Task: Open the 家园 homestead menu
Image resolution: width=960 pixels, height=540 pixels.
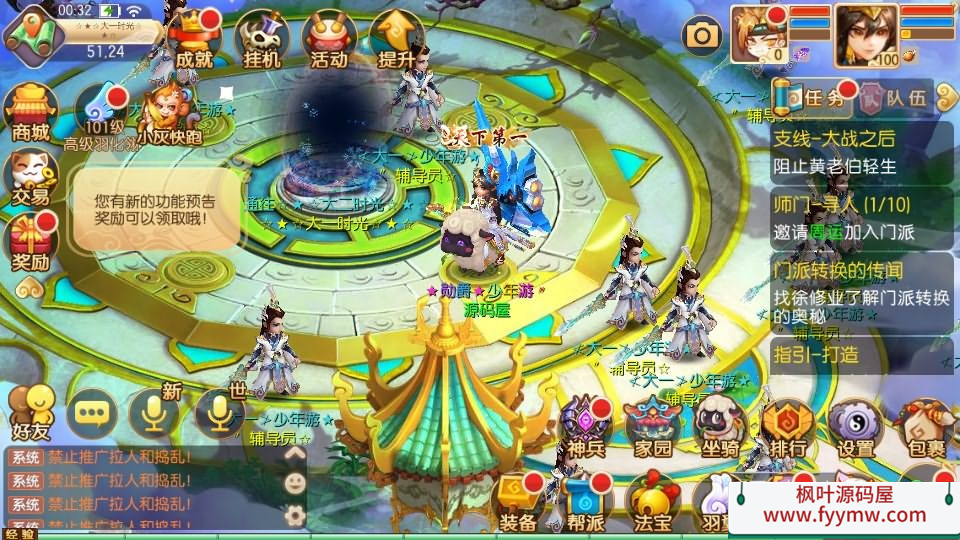Action: click(652, 426)
